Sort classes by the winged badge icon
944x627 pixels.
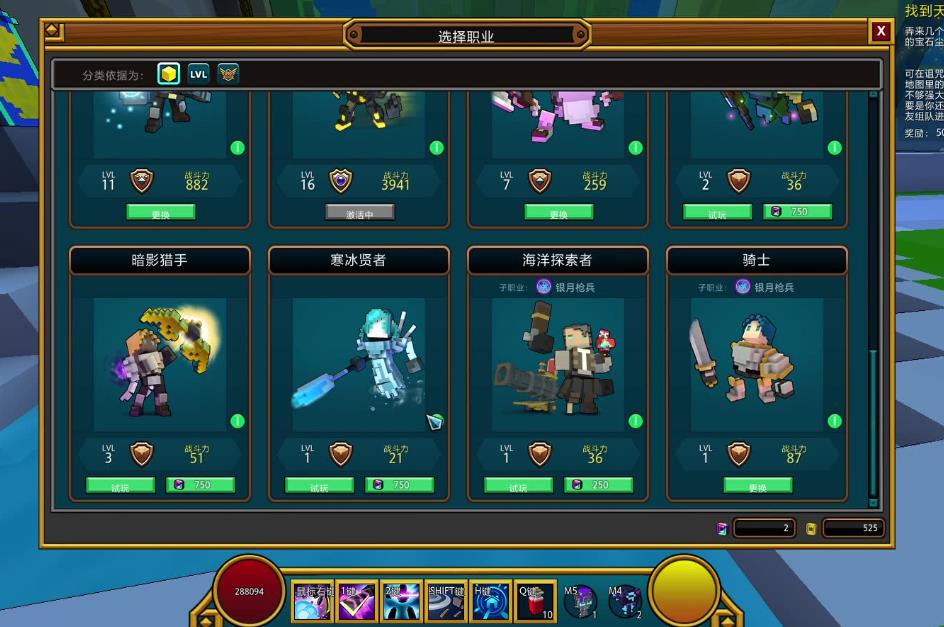[229, 74]
